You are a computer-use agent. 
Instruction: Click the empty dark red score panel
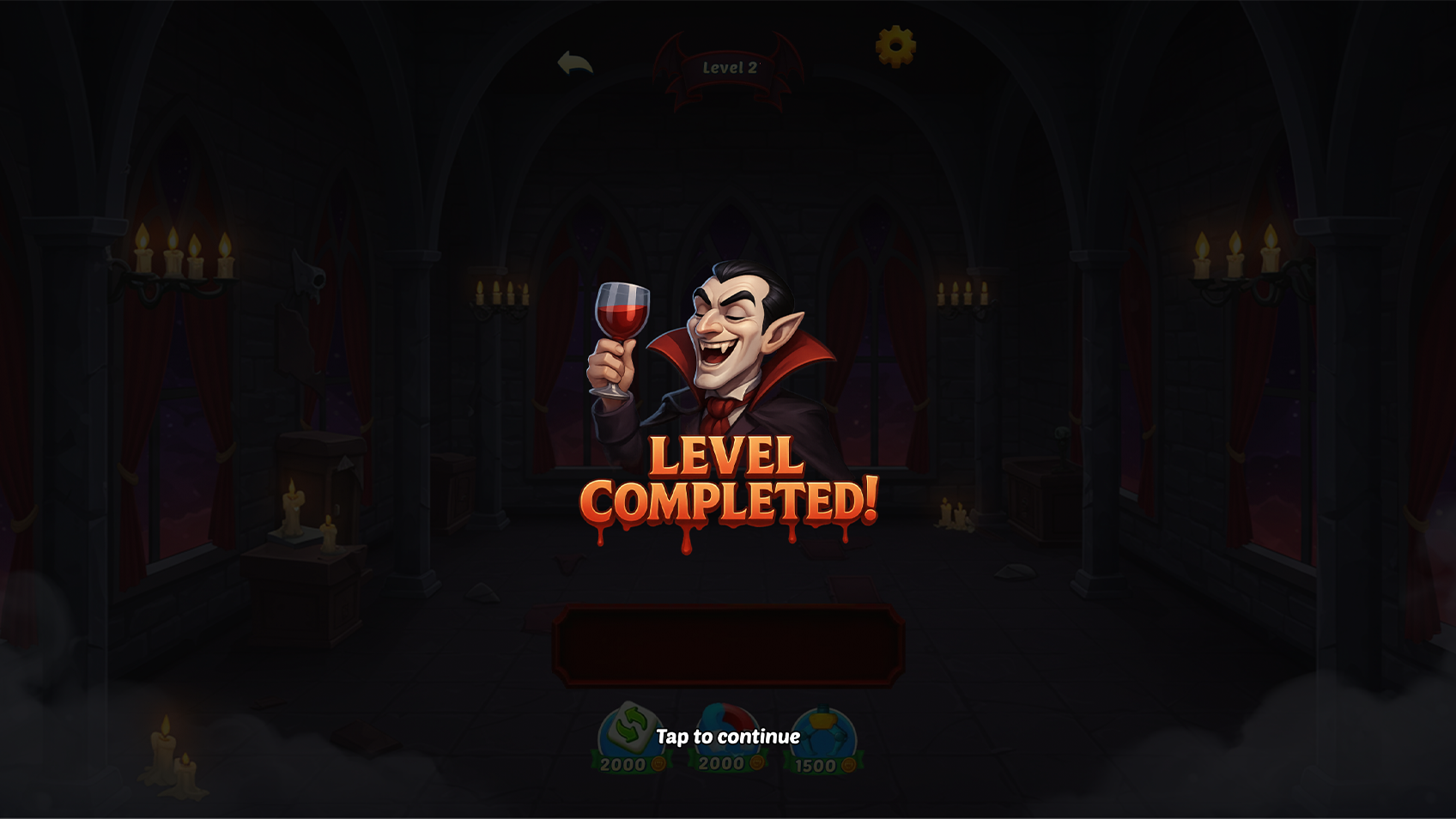[727, 646]
